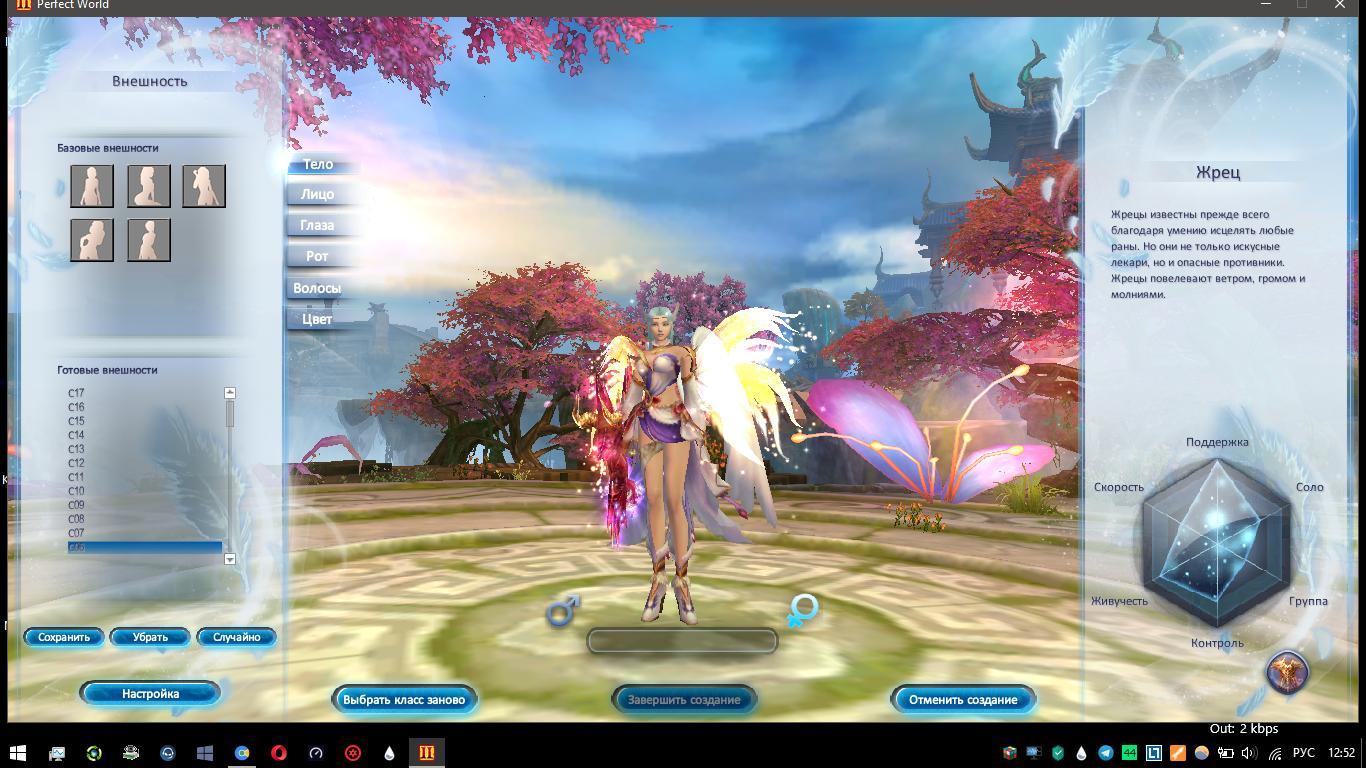Open the Рот tab
This screenshot has height=768, width=1366.
coord(317,257)
